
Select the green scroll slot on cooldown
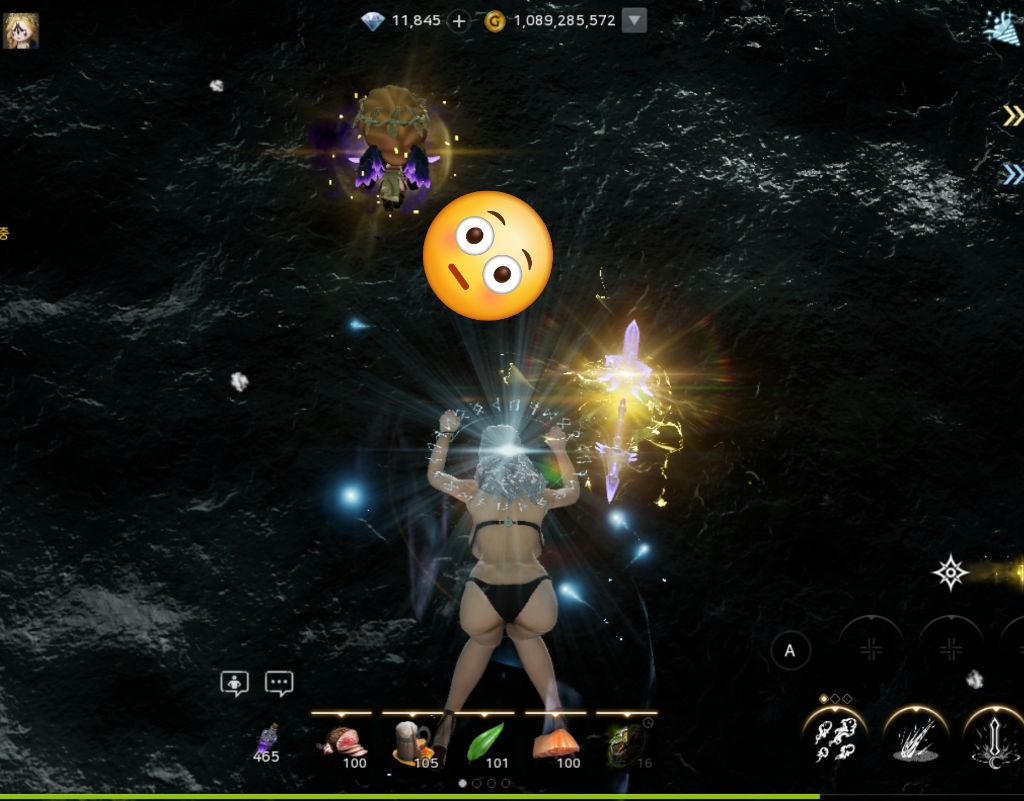627,743
